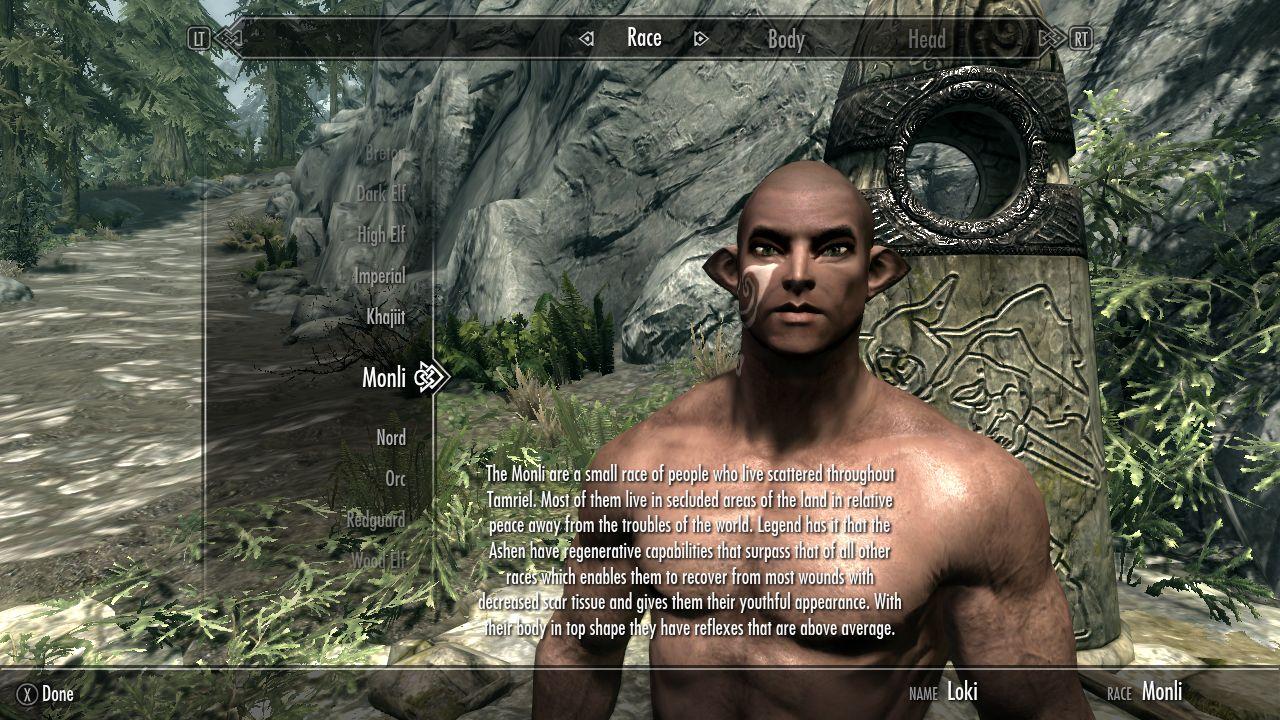Choose the Wood Elf race
Screen dimensions: 1280x720
(379, 561)
